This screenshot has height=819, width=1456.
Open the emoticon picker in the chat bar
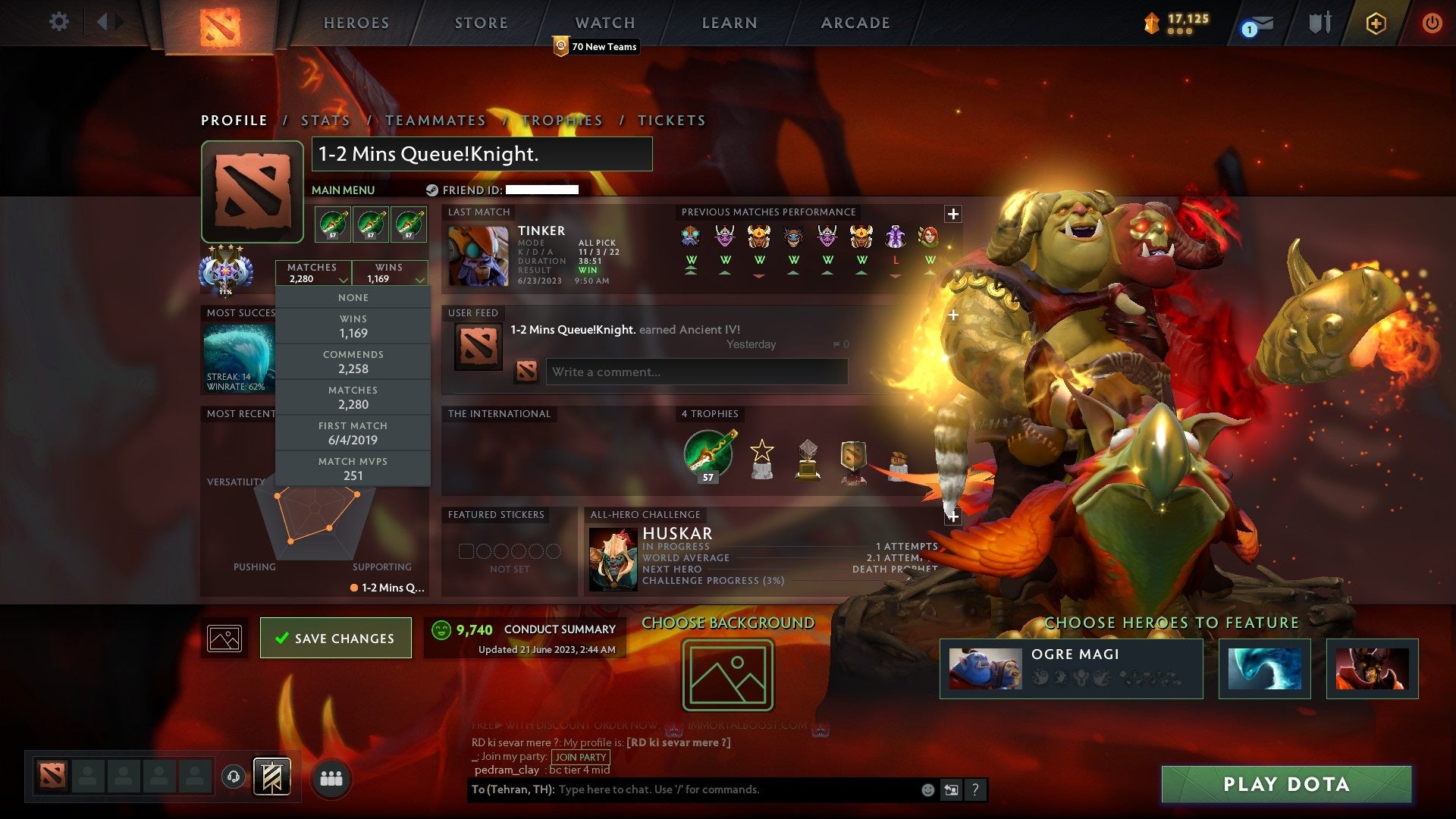click(x=927, y=789)
